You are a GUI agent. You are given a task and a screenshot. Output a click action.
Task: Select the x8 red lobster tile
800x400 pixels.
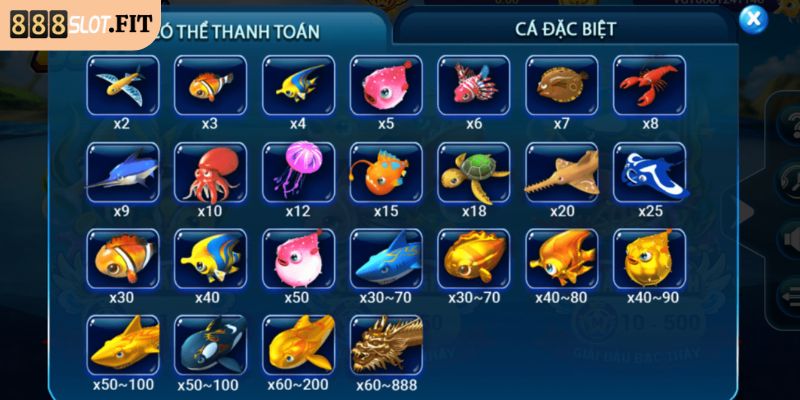click(x=649, y=85)
